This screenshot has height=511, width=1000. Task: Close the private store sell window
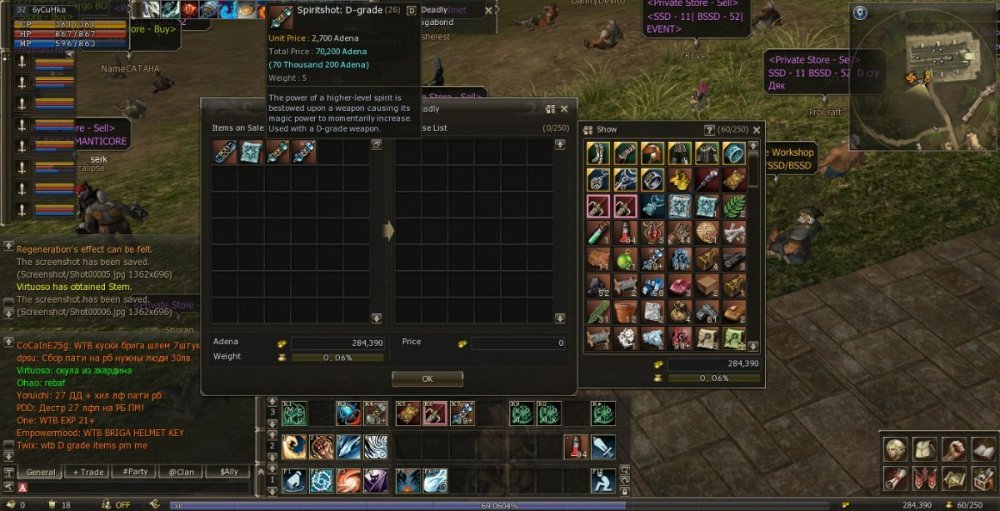pos(564,109)
